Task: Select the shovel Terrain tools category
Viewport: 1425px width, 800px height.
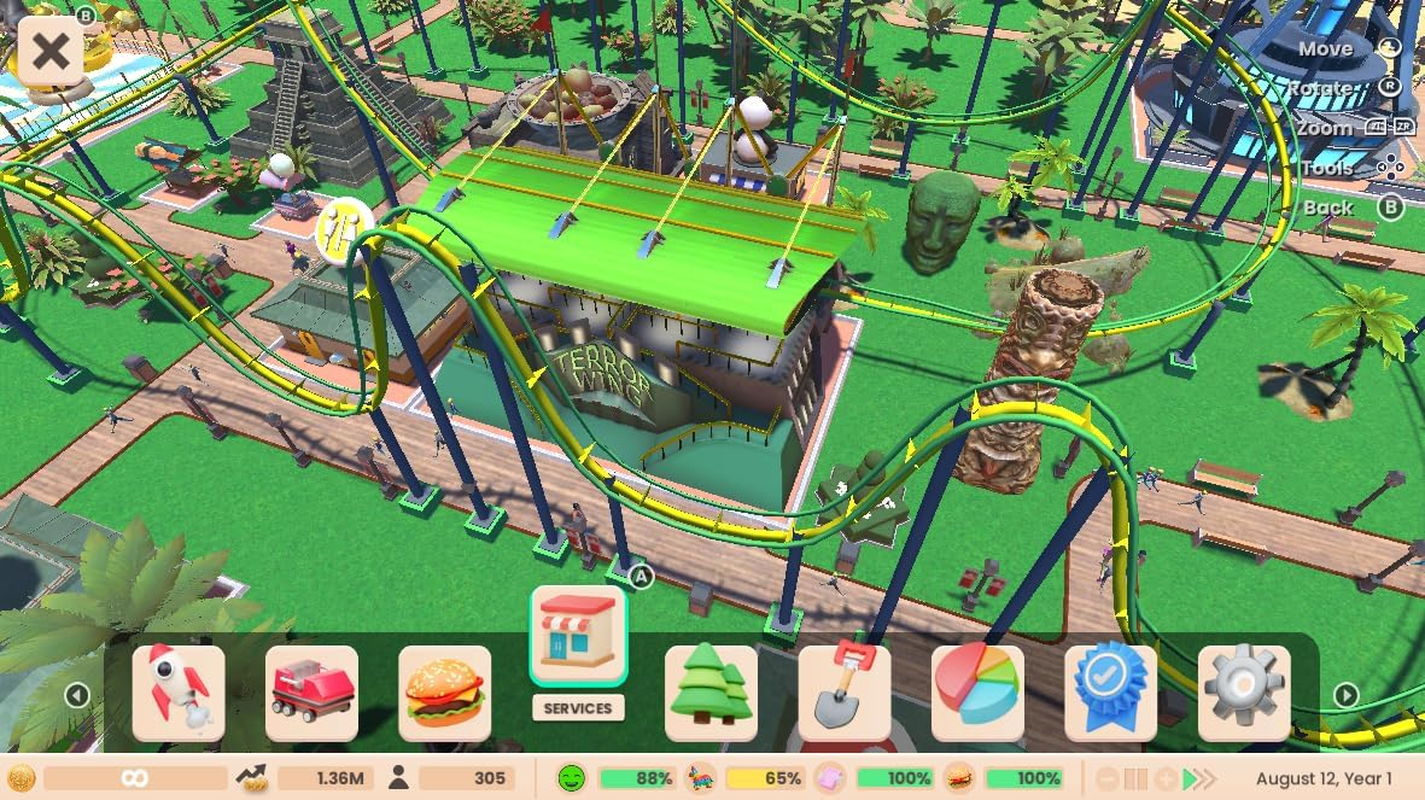Action: pyautogui.click(x=845, y=687)
